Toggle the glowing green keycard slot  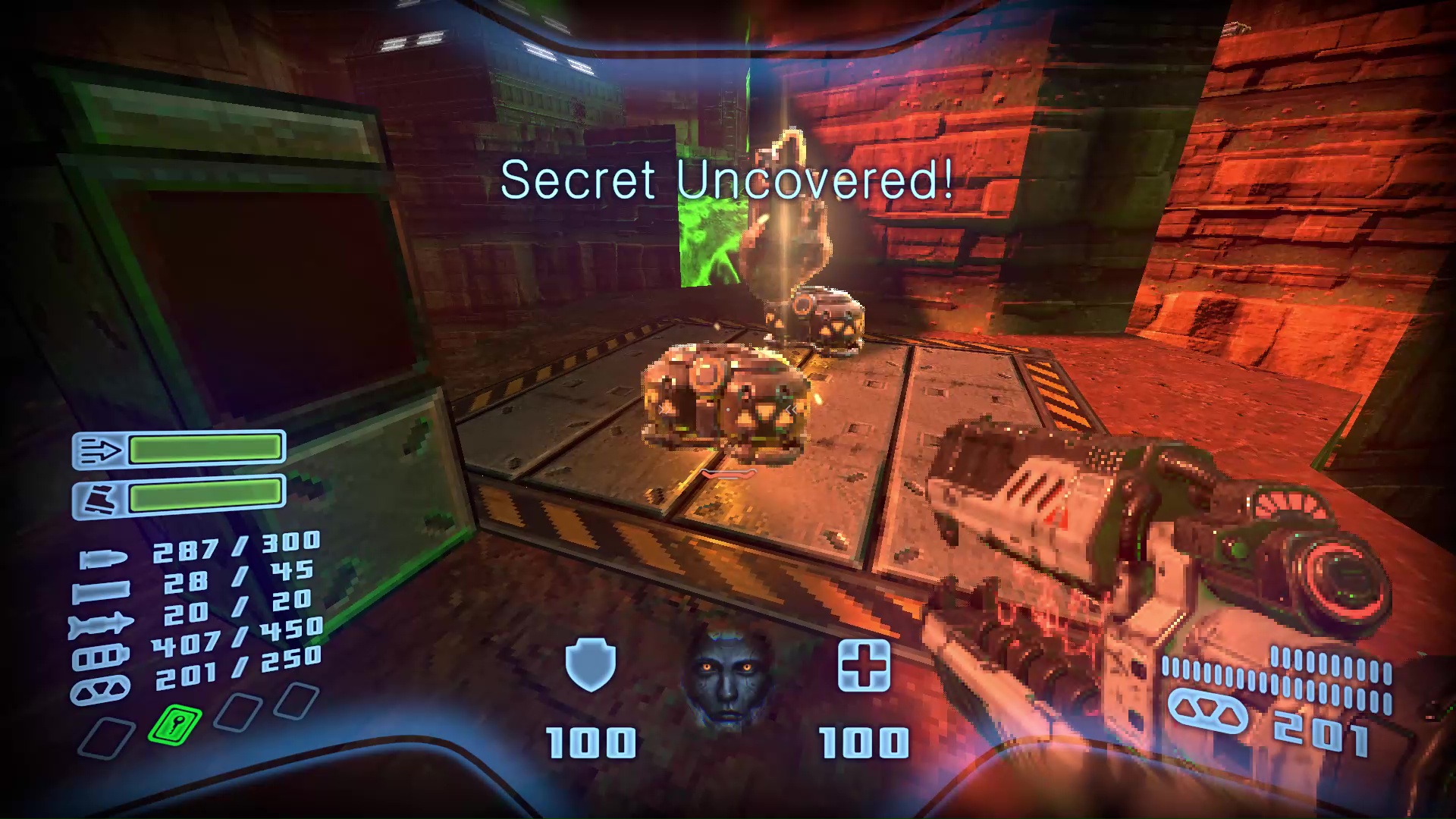[x=175, y=726]
